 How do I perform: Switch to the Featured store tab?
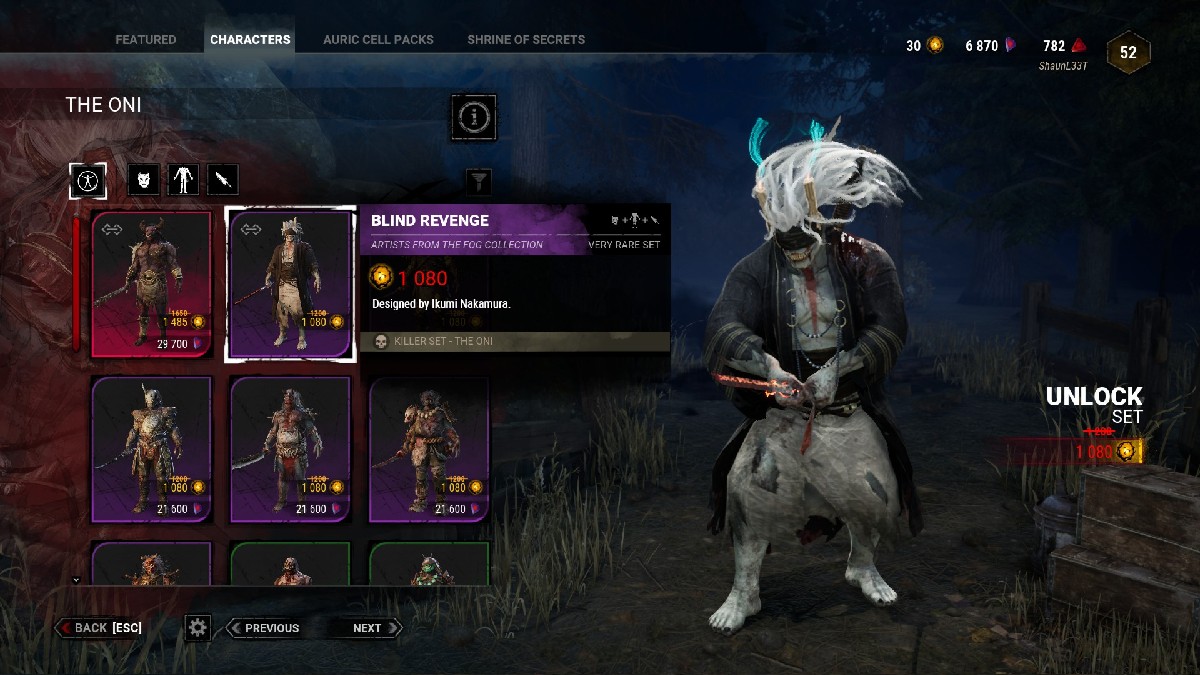tap(145, 40)
